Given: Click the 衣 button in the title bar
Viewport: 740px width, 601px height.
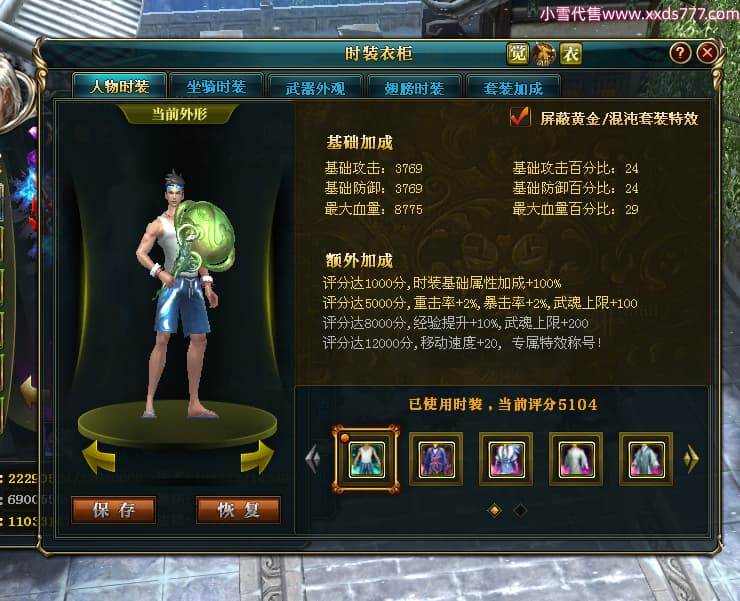Looking at the screenshot, I should pyautogui.click(x=571, y=54).
